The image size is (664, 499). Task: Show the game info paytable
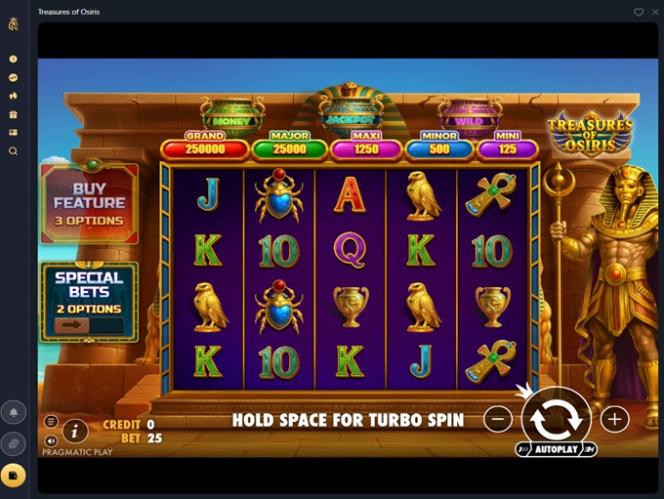(x=75, y=431)
